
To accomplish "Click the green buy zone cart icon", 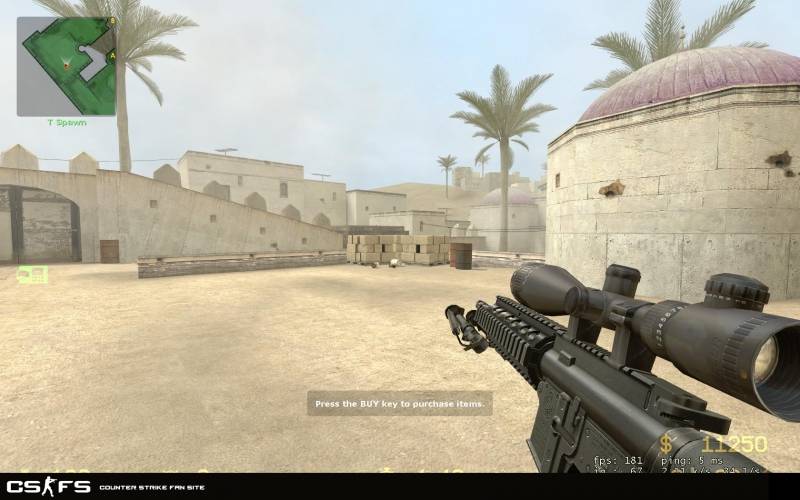I will (32, 273).
